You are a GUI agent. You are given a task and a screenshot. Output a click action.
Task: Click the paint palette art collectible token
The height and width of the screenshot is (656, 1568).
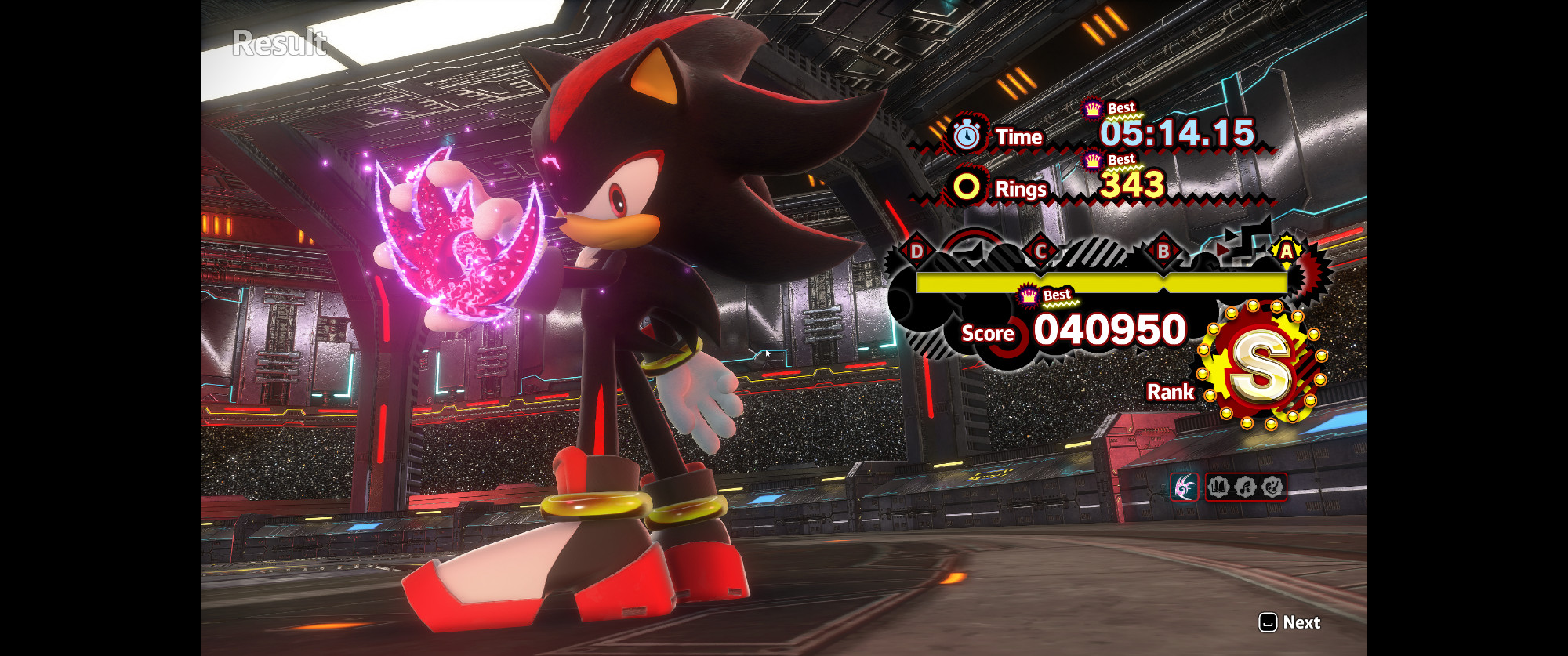[1272, 487]
